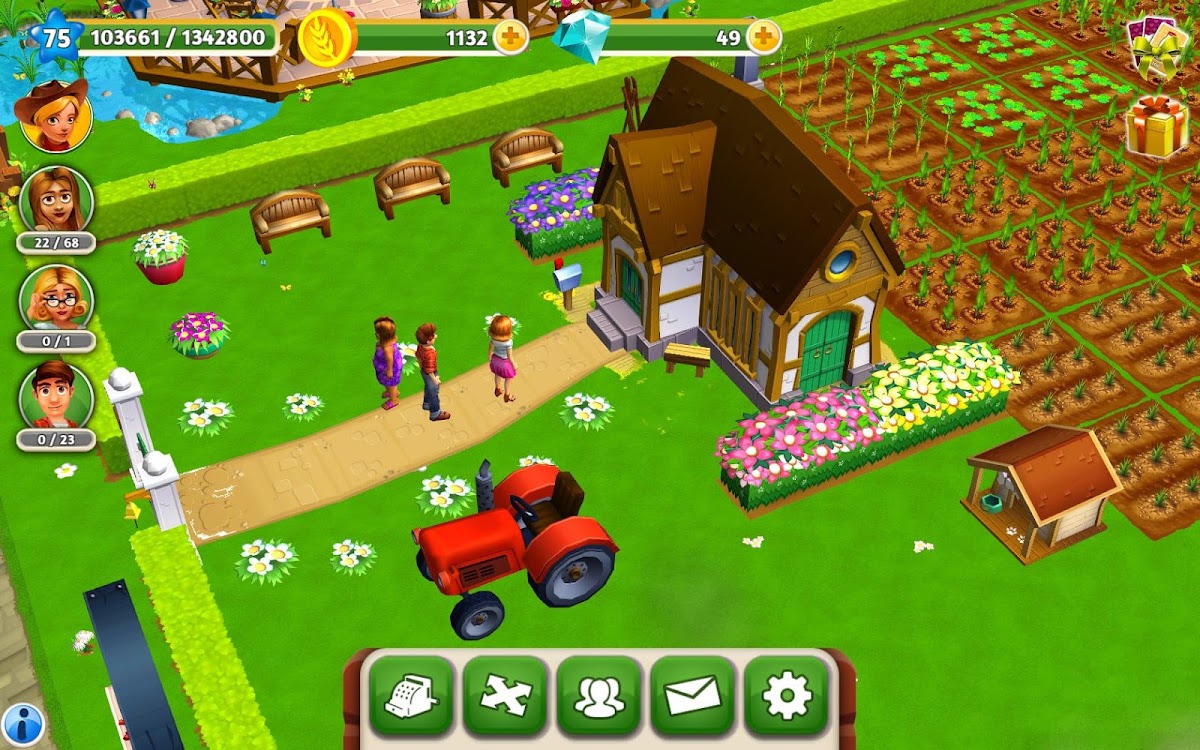Add more gold coins with plus button

(x=510, y=38)
